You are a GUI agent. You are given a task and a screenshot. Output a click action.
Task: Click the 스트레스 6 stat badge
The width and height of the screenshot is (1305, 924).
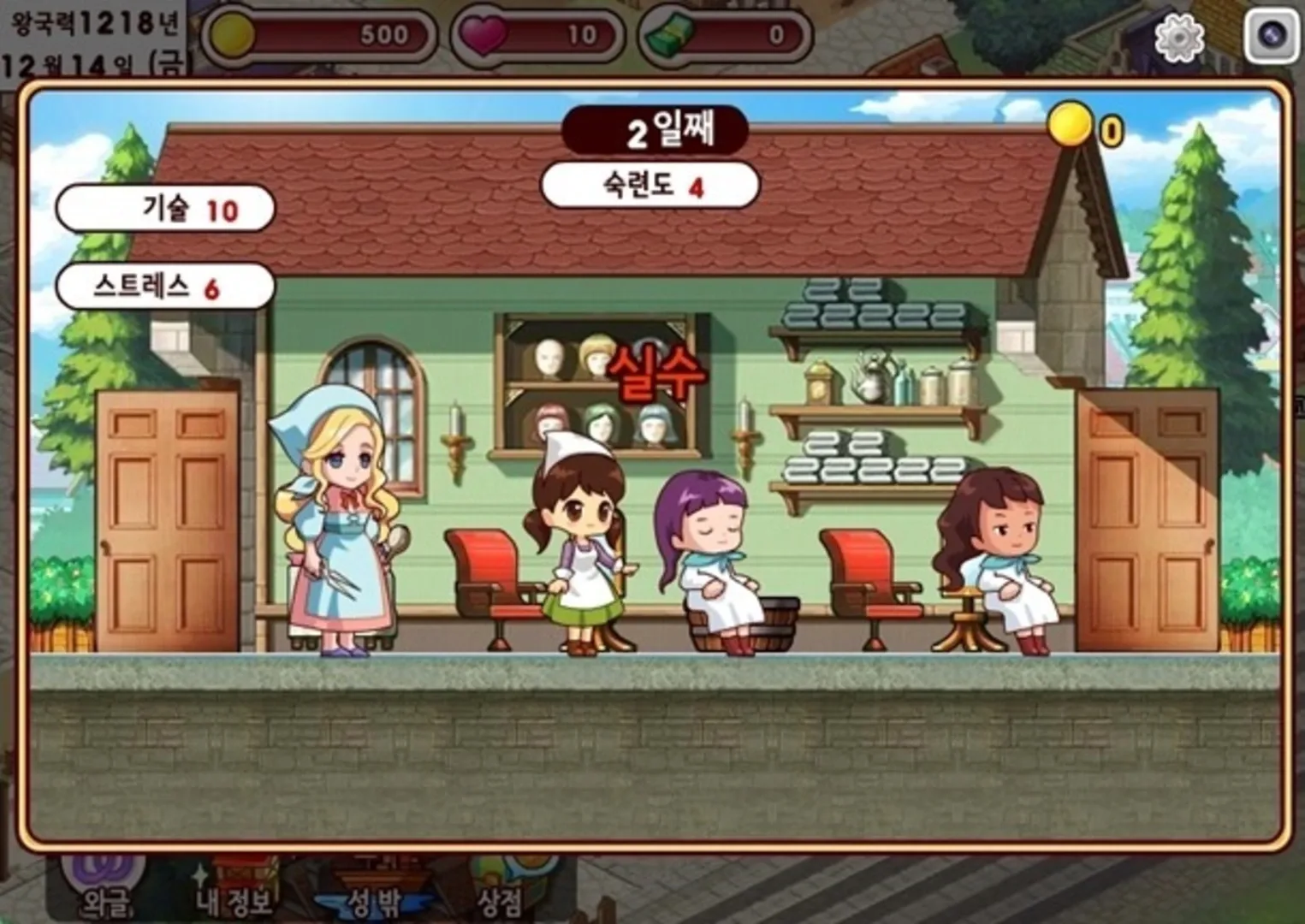(163, 286)
